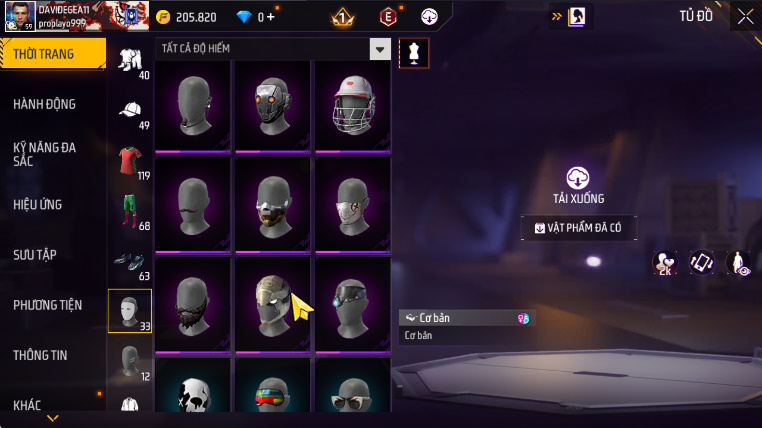Choose the orange-eyed robot mask
762x428 pixels.
click(x=272, y=105)
